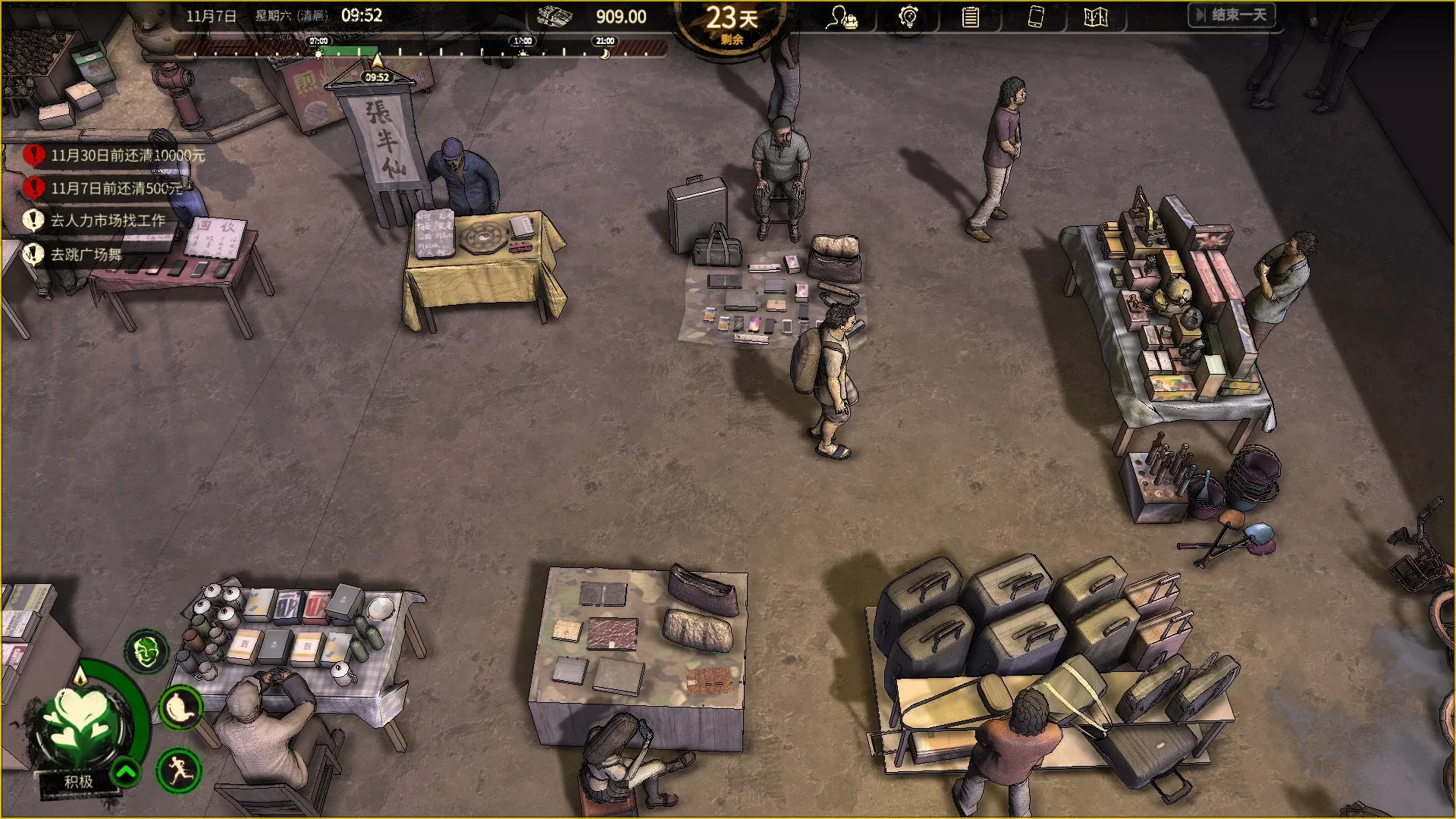
Task: Click the green up-arrow mood button
Action: (x=126, y=773)
